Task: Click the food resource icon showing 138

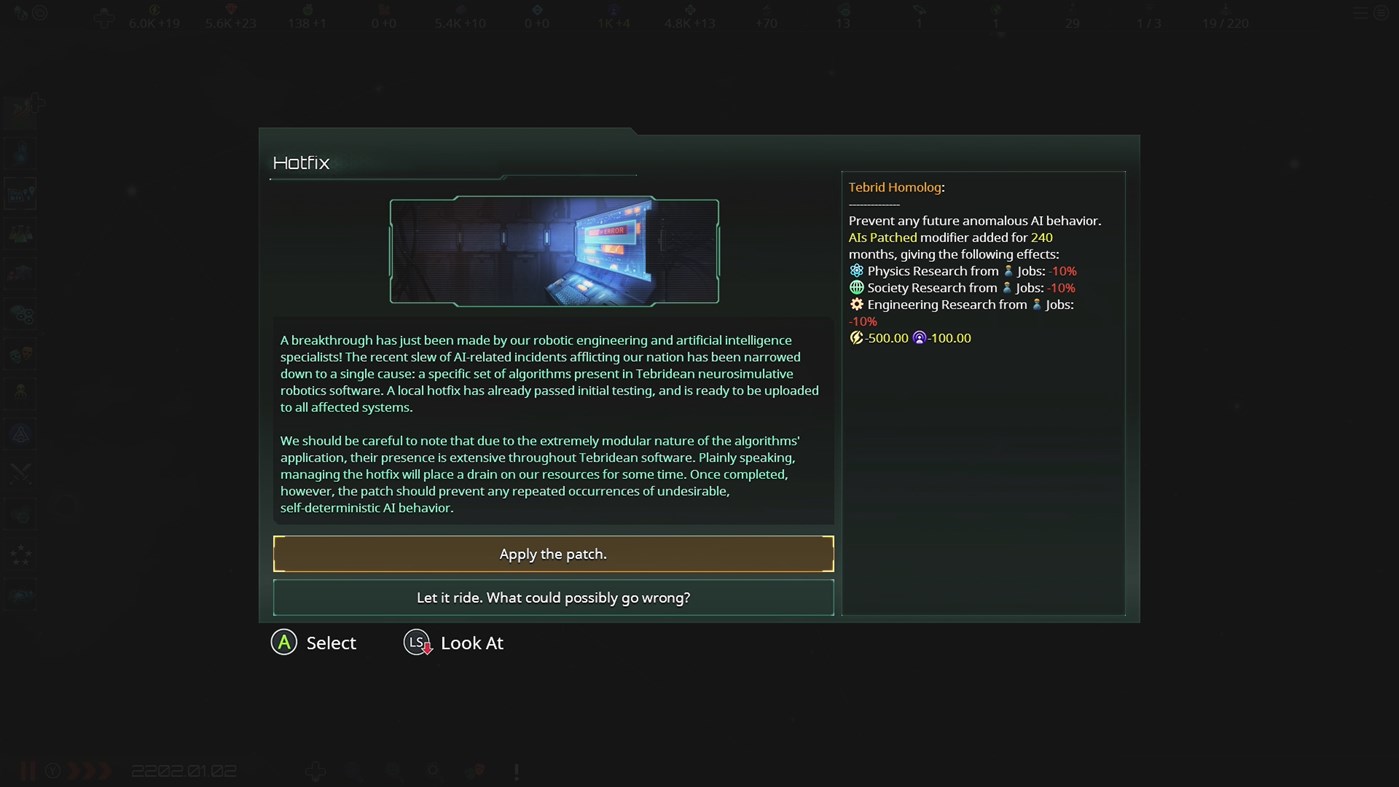Action: point(306,11)
